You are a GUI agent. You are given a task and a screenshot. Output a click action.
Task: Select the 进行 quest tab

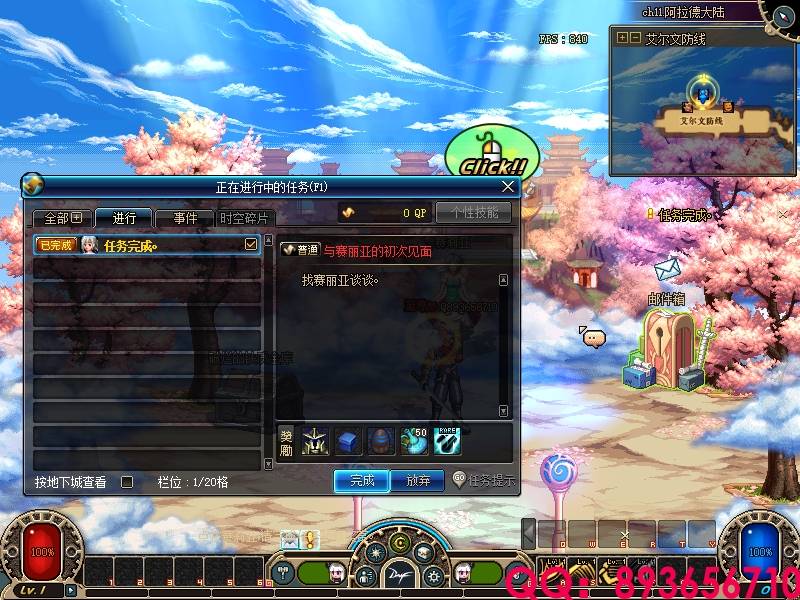(124, 218)
